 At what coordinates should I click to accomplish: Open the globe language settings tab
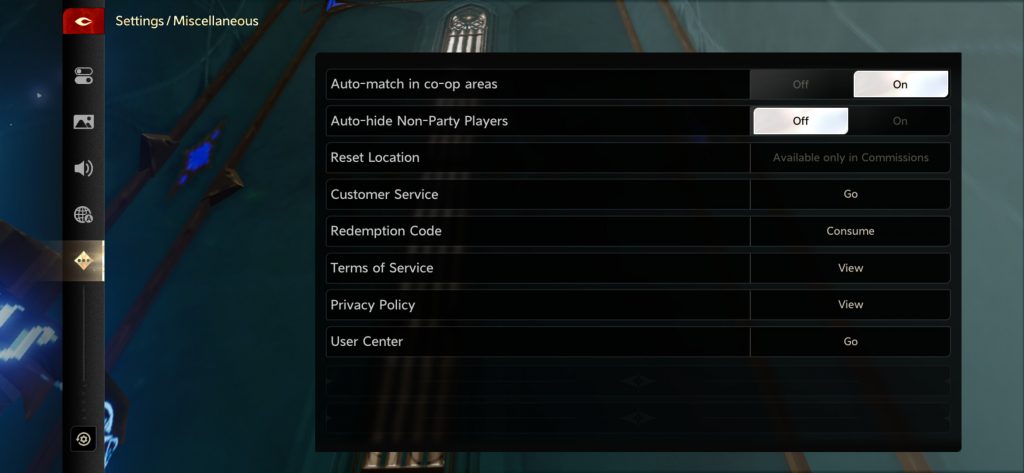pos(84,214)
